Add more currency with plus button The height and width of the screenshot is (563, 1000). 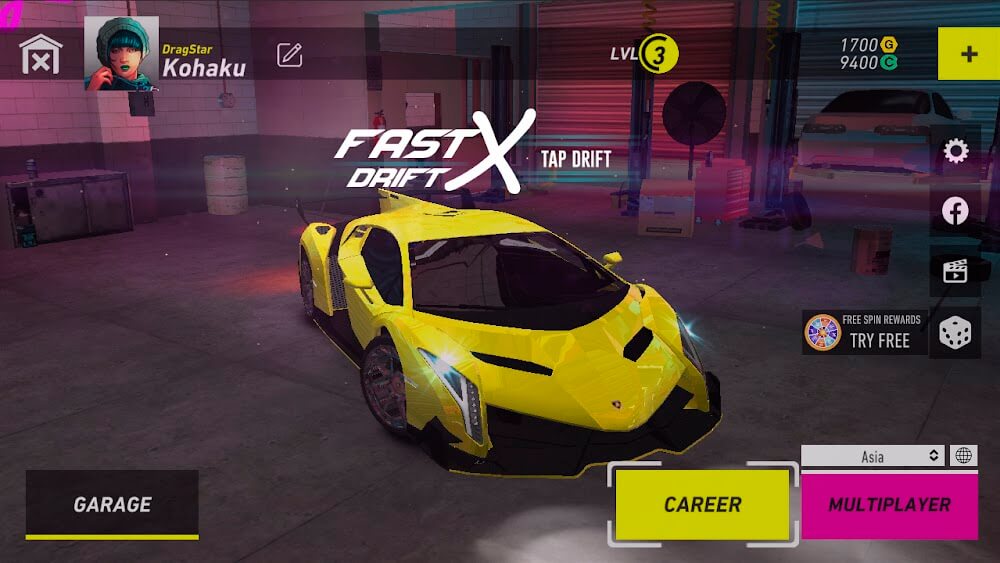[x=968, y=54]
